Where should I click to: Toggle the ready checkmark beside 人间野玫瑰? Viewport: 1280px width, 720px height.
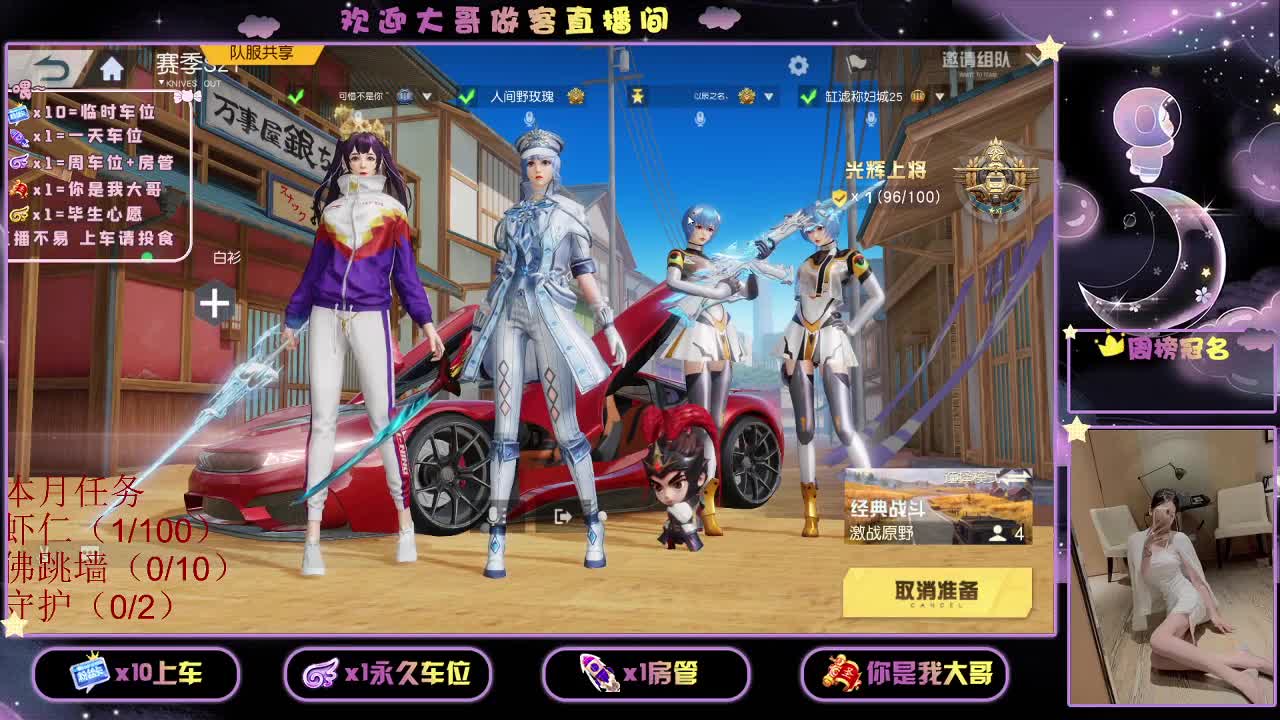coord(465,97)
